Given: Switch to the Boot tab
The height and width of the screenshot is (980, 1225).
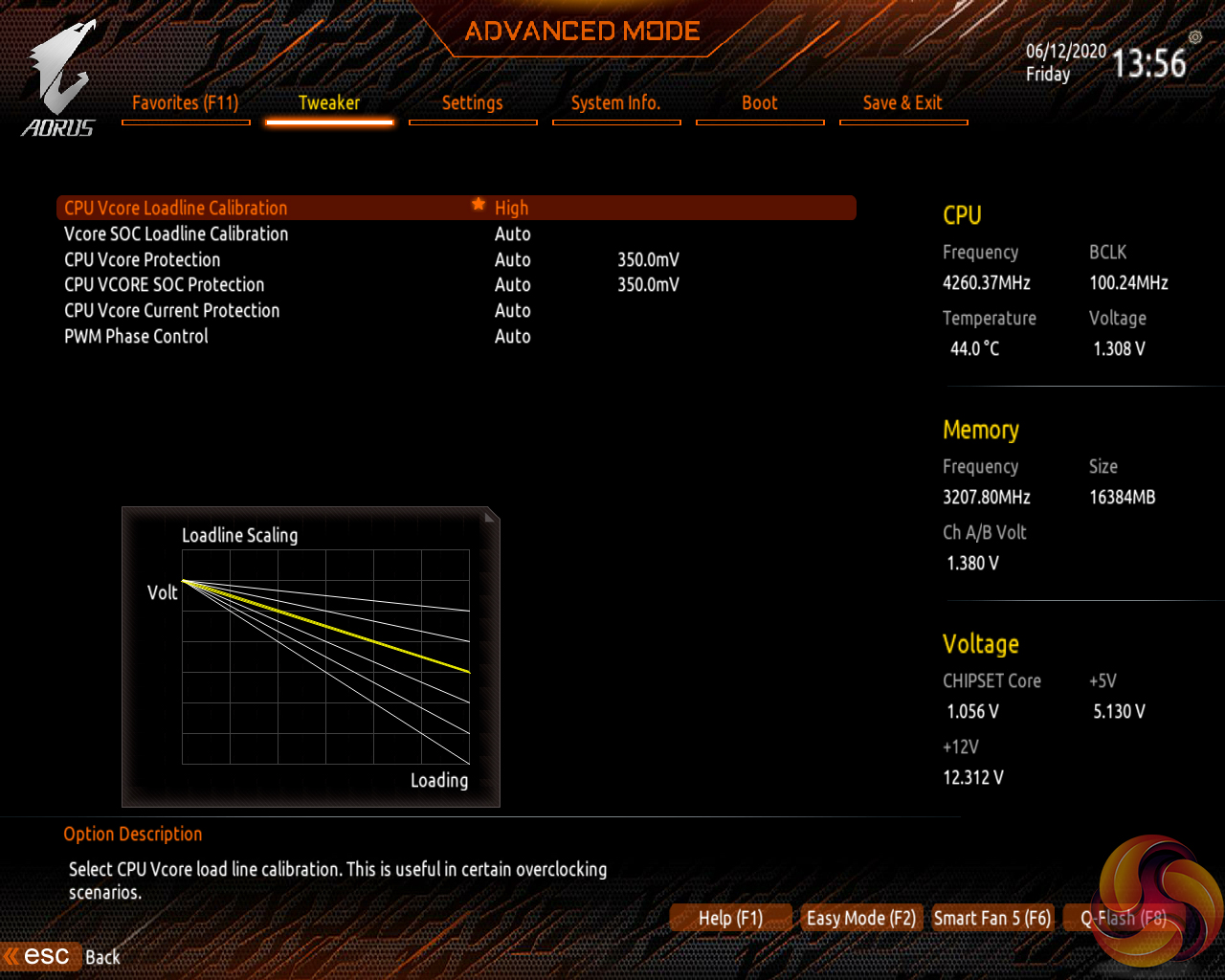Looking at the screenshot, I should [760, 103].
